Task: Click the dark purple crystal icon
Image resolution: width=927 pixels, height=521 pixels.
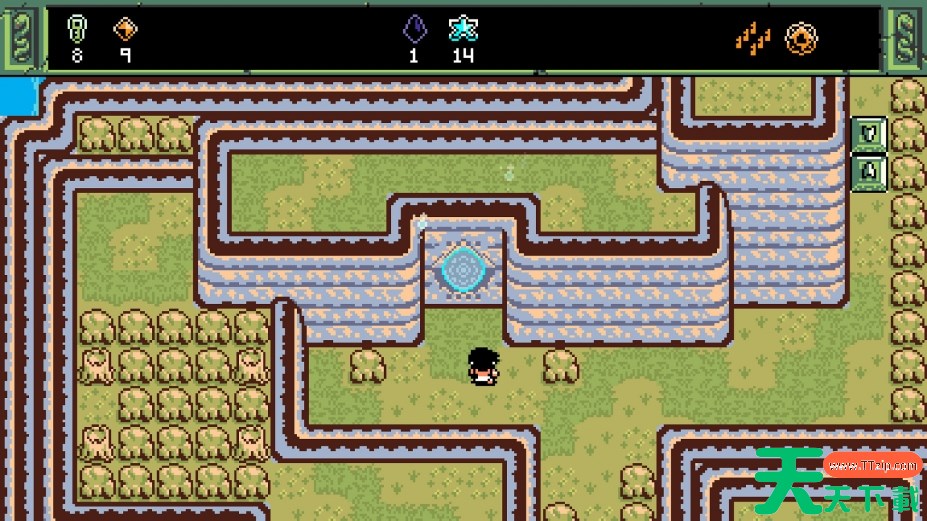Action: (414, 28)
